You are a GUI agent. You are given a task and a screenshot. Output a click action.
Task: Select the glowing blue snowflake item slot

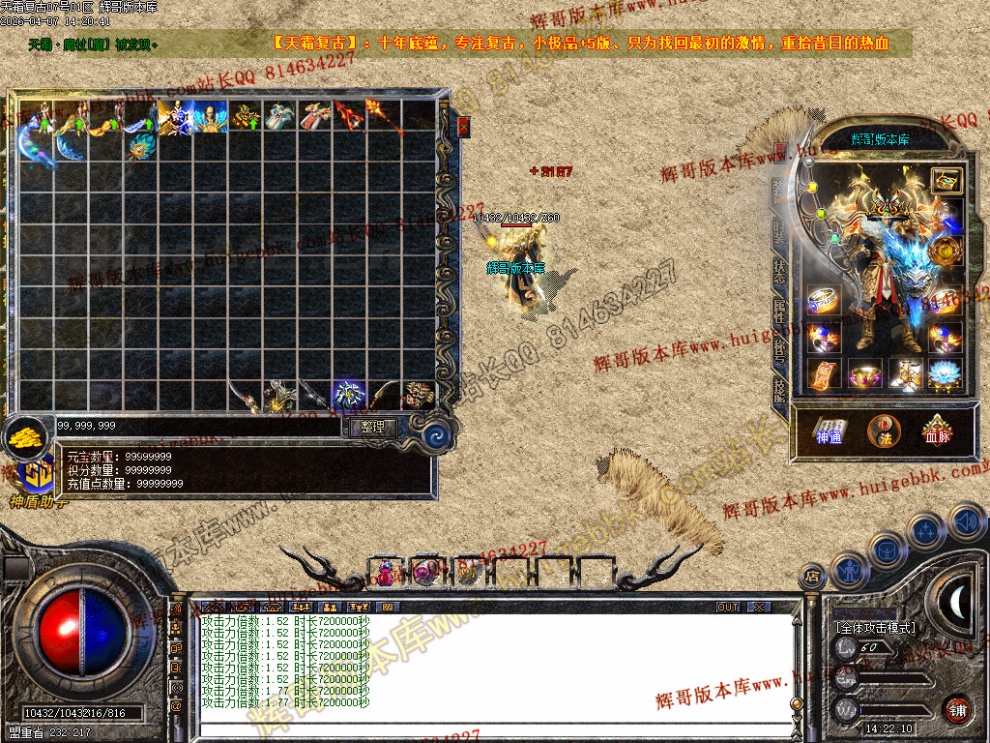(348, 394)
